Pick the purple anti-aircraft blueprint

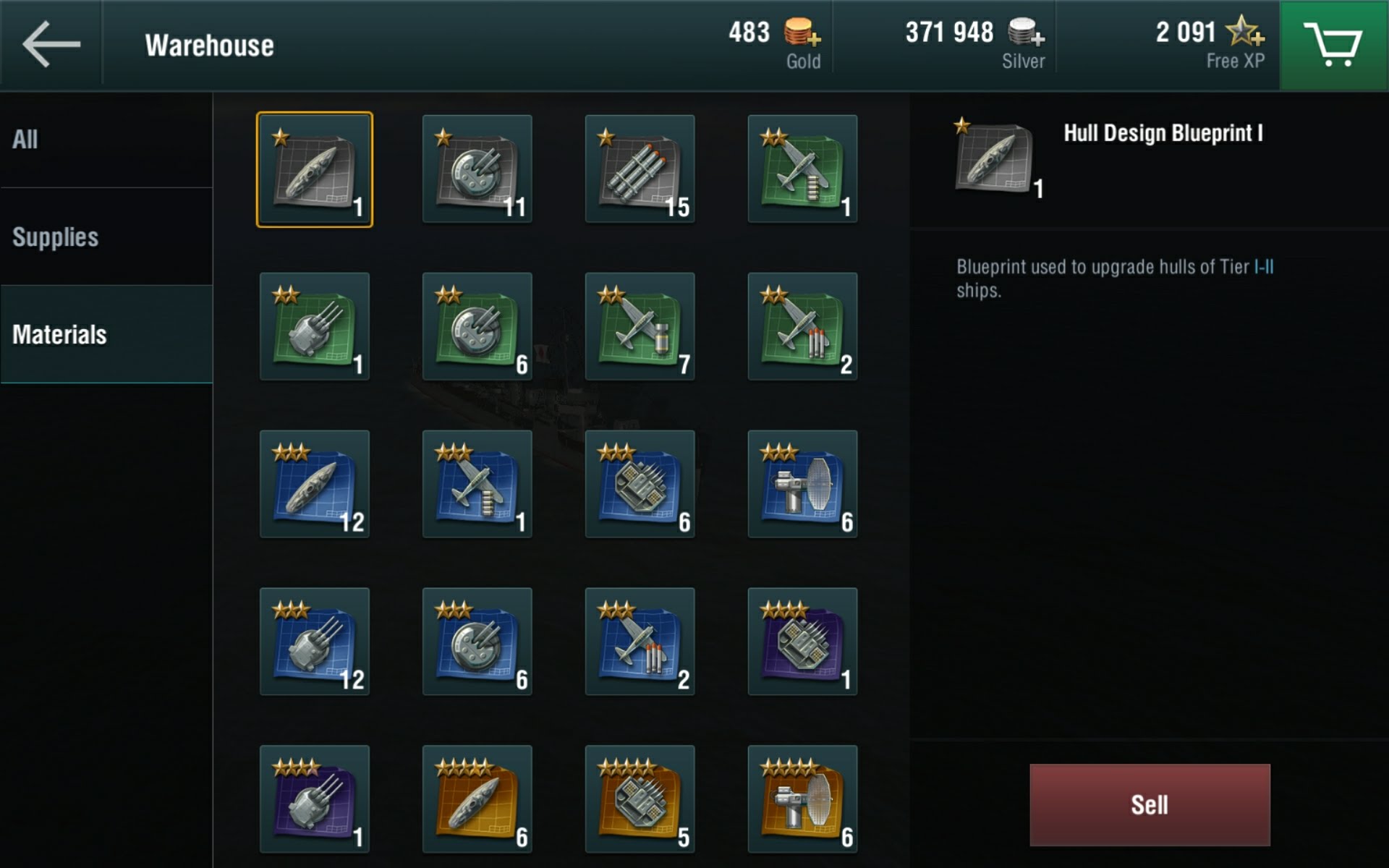(802, 642)
